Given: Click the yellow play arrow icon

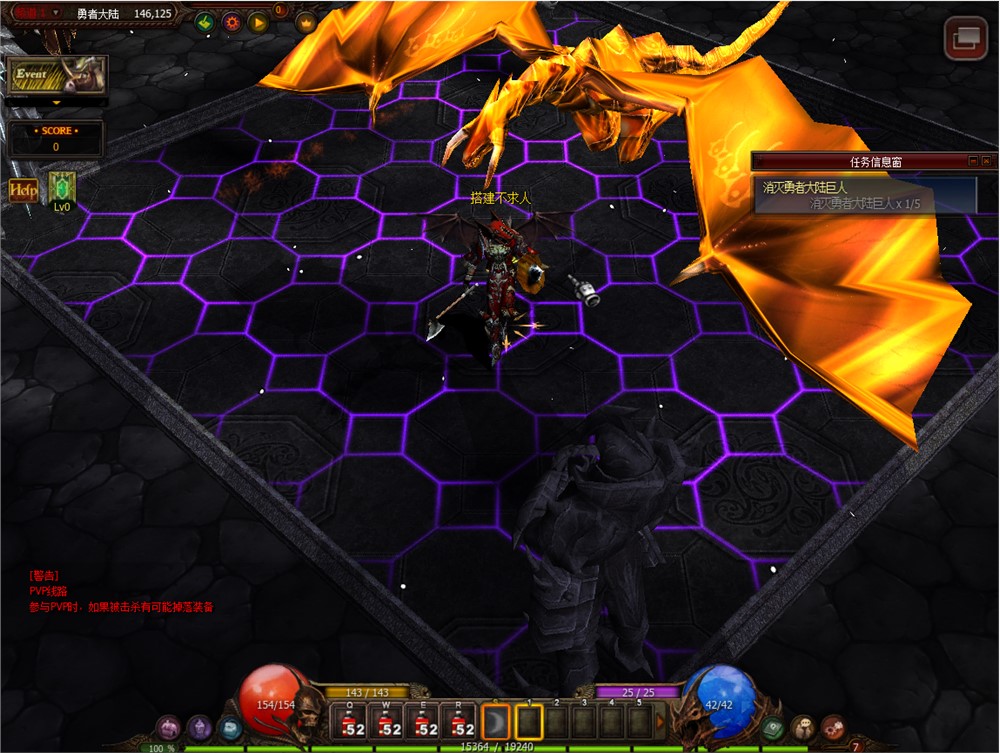Looking at the screenshot, I should [x=258, y=21].
